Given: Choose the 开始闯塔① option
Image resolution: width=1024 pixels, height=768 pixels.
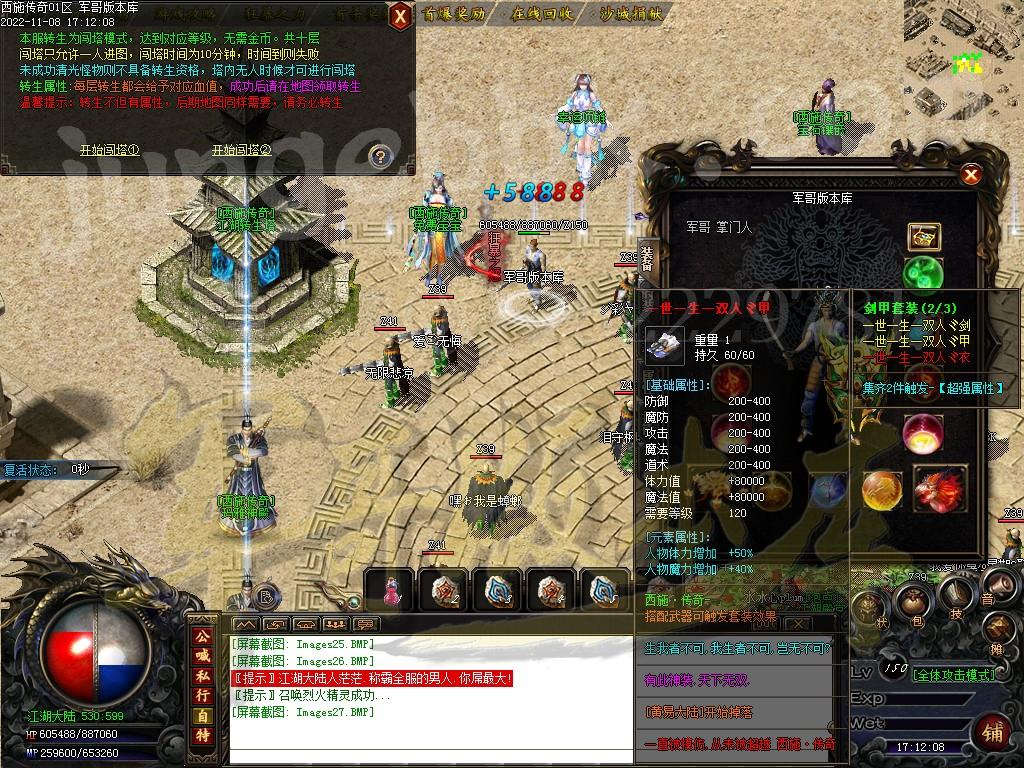Looking at the screenshot, I should 110,150.
